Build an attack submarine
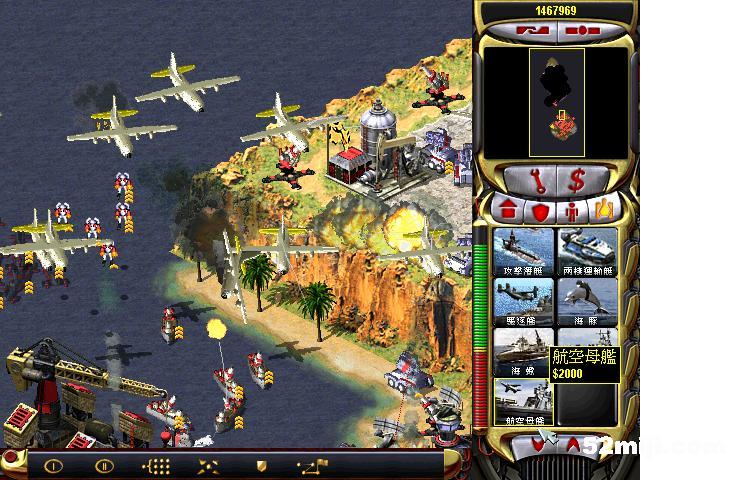The image size is (731, 480). coord(522,251)
